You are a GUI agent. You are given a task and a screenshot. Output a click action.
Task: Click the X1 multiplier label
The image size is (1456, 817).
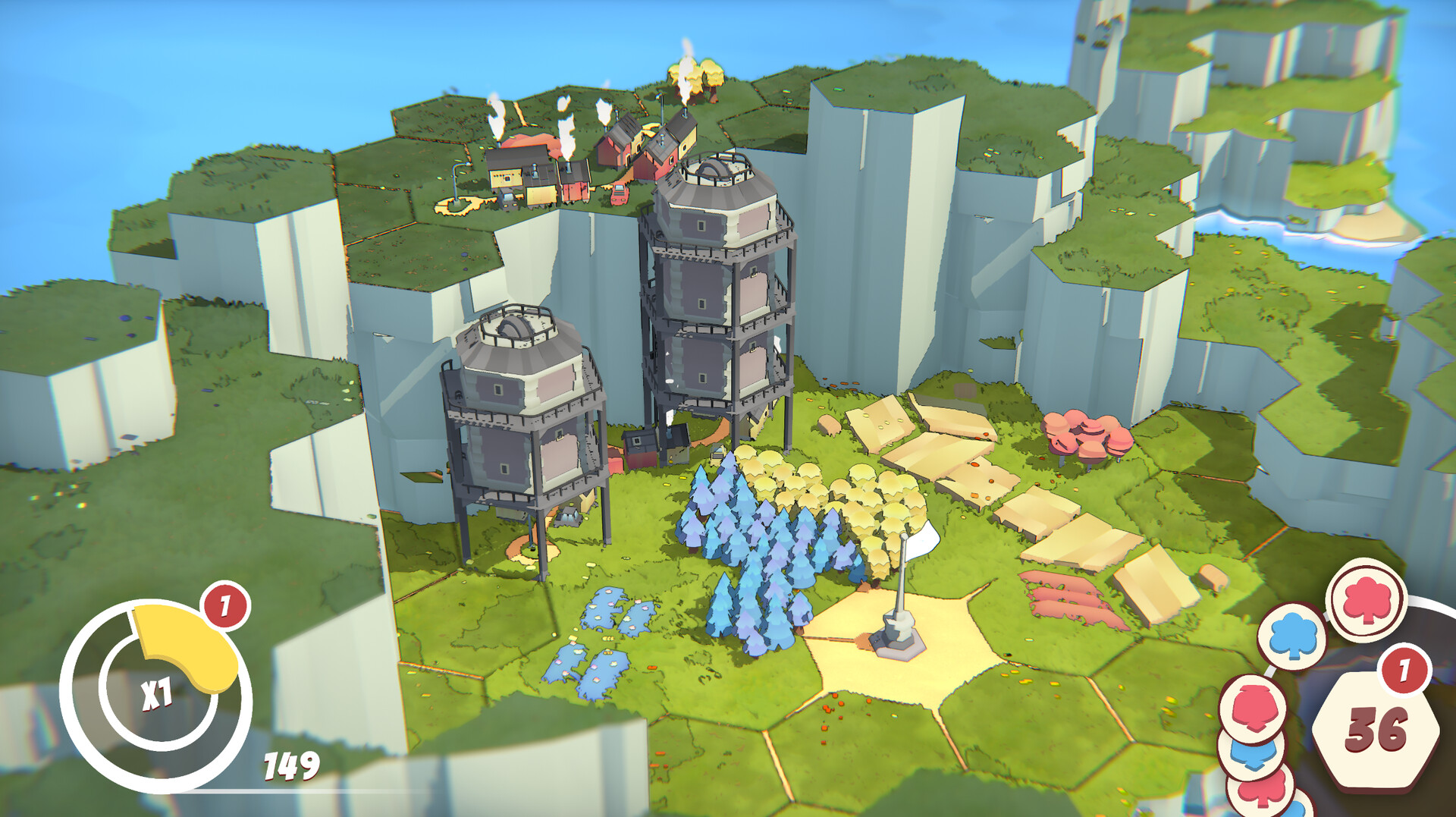[x=157, y=693]
